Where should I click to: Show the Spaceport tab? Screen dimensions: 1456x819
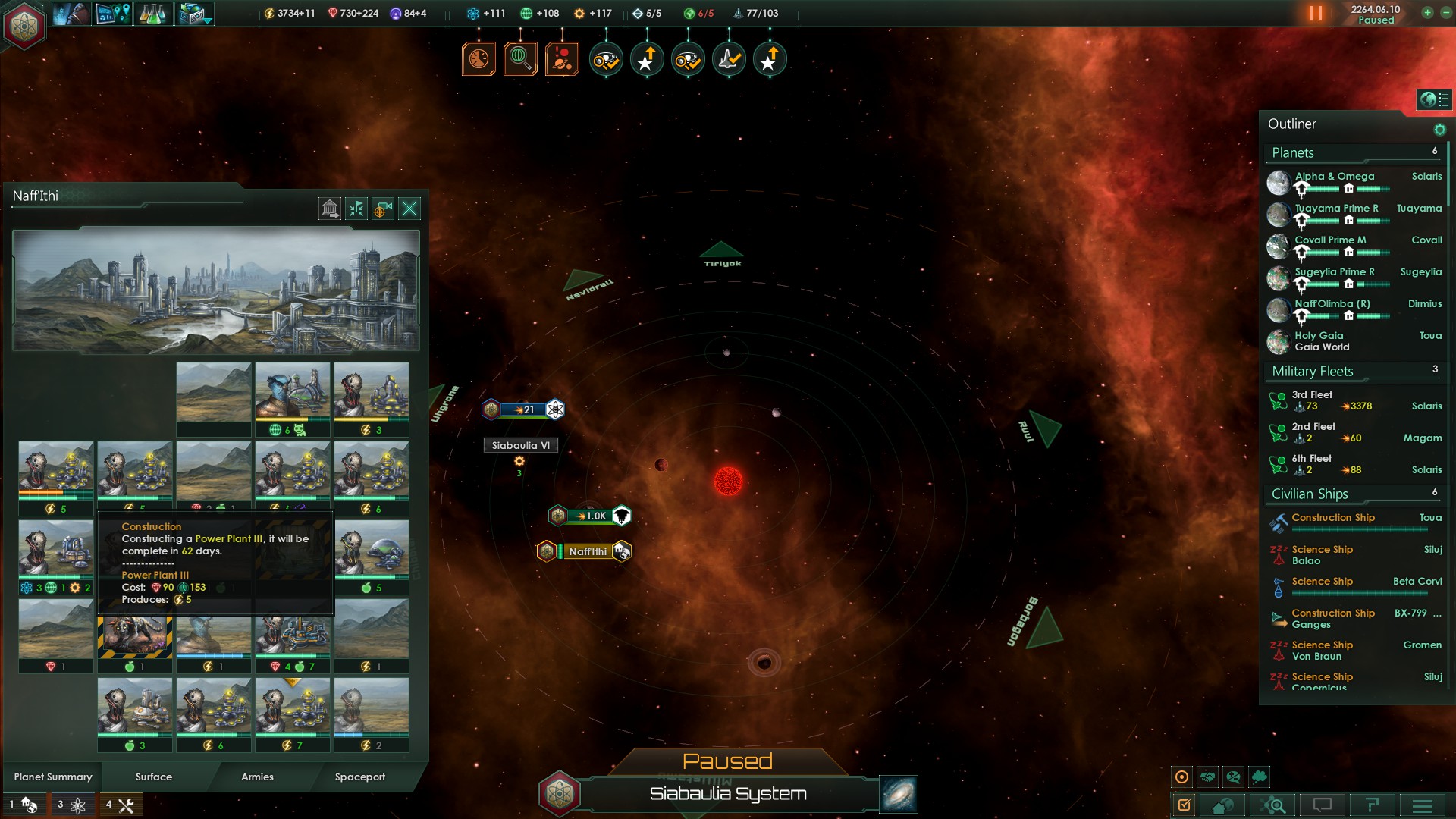(x=360, y=777)
